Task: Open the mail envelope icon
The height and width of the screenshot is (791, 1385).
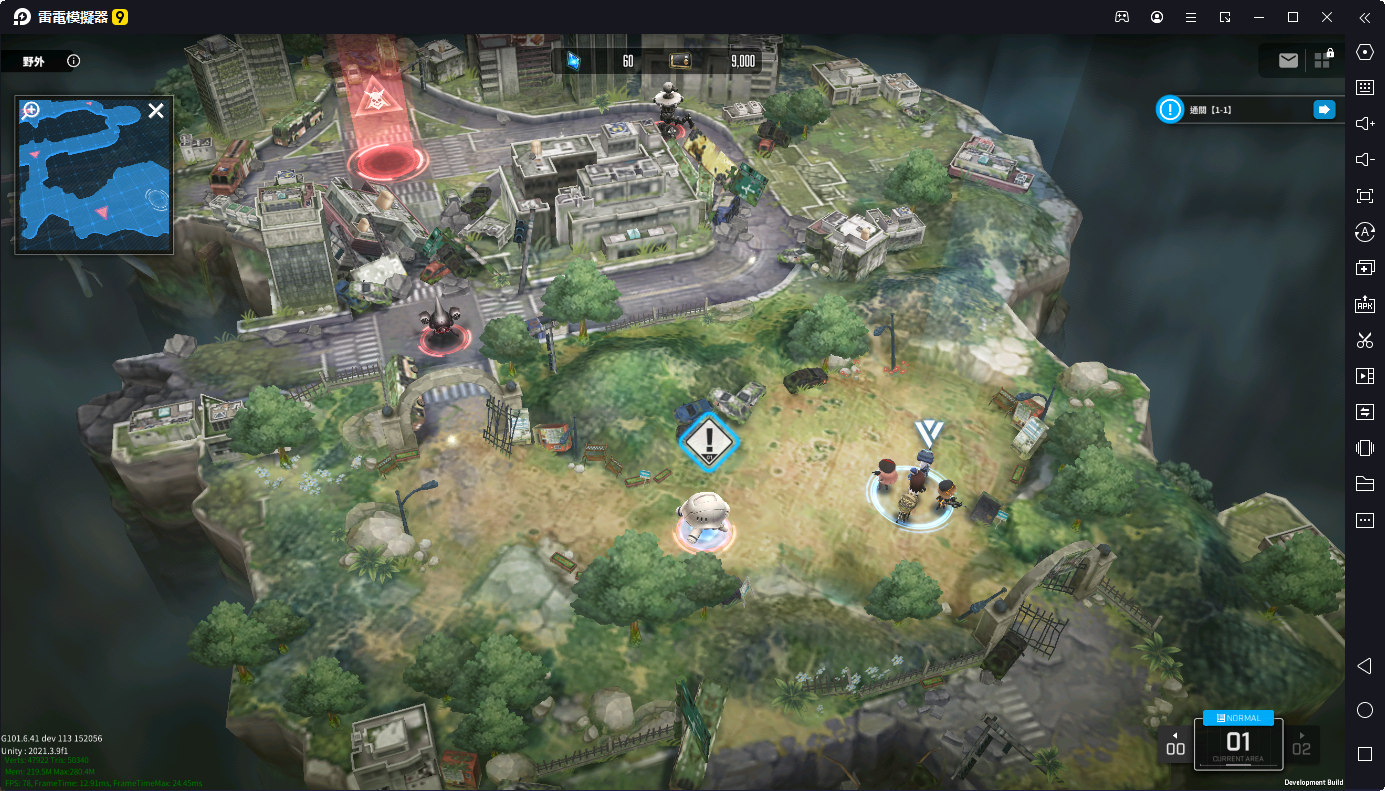Action: [x=1288, y=61]
